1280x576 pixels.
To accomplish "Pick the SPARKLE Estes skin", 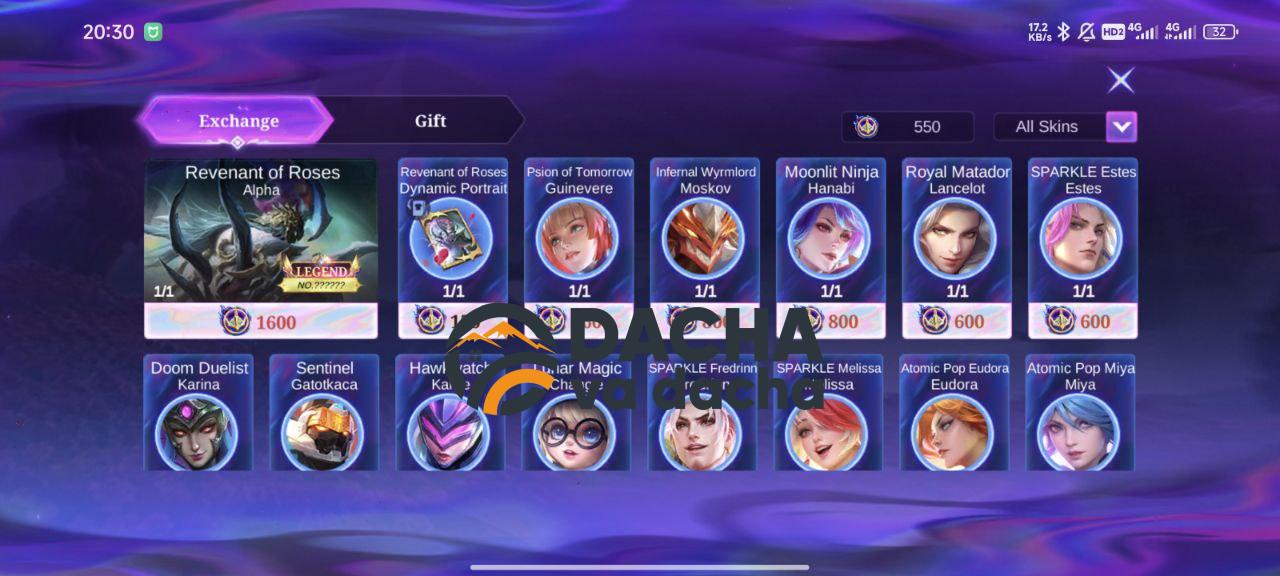I will pyautogui.click(x=1083, y=238).
